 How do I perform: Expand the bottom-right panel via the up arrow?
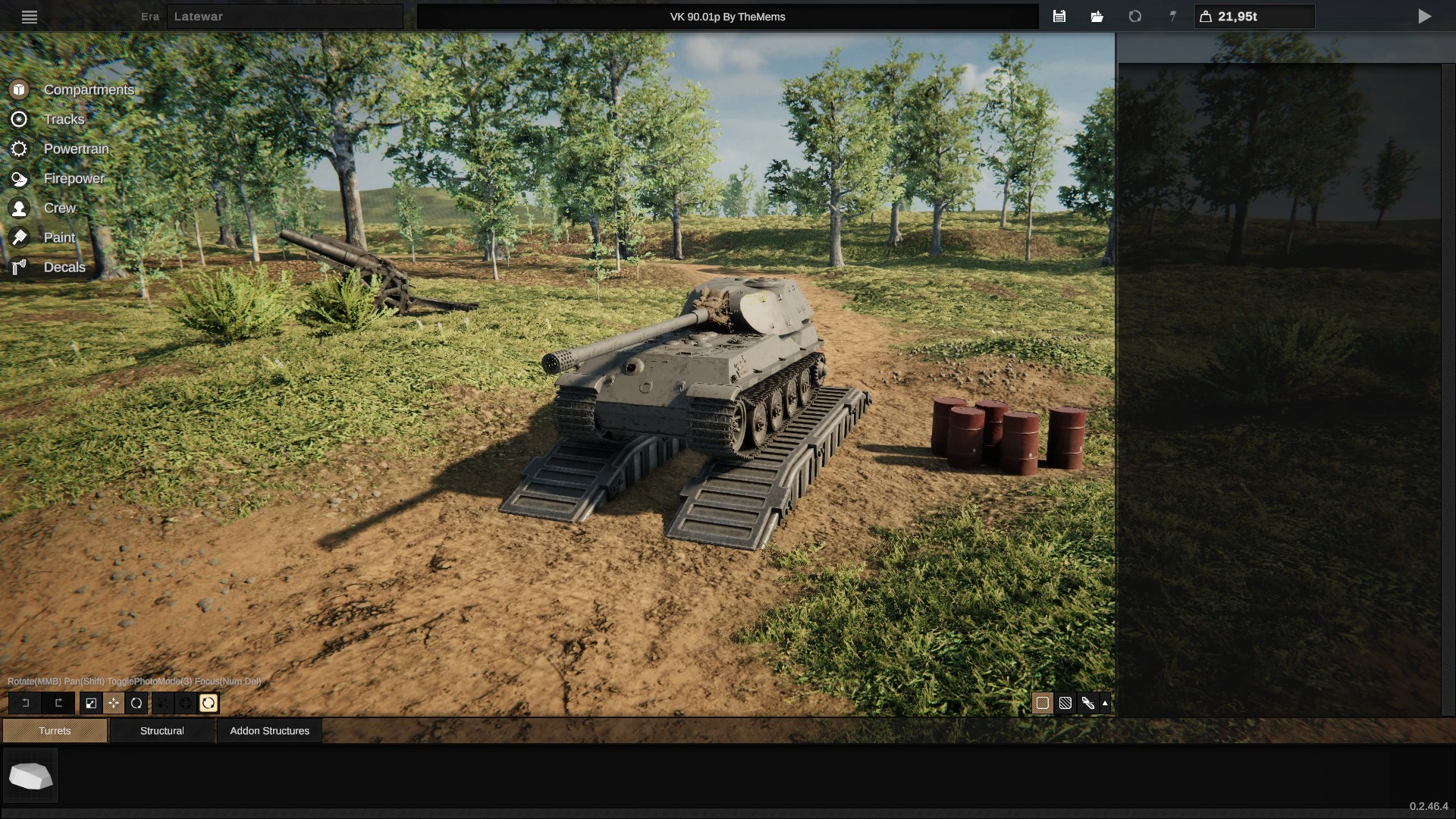1106,703
